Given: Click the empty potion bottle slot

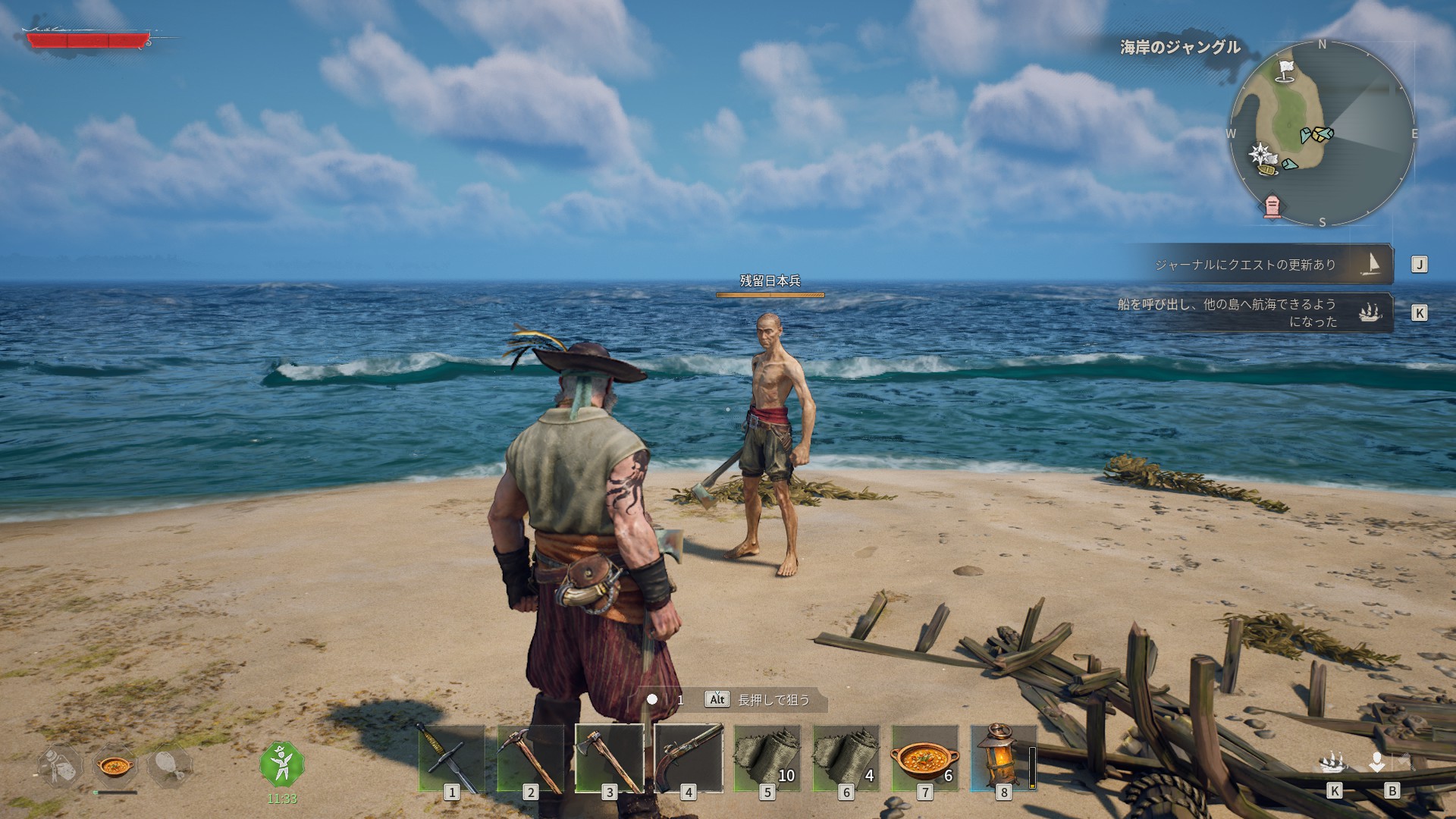Looking at the screenshot, I should pyautogui.click(x=61, y=767).
